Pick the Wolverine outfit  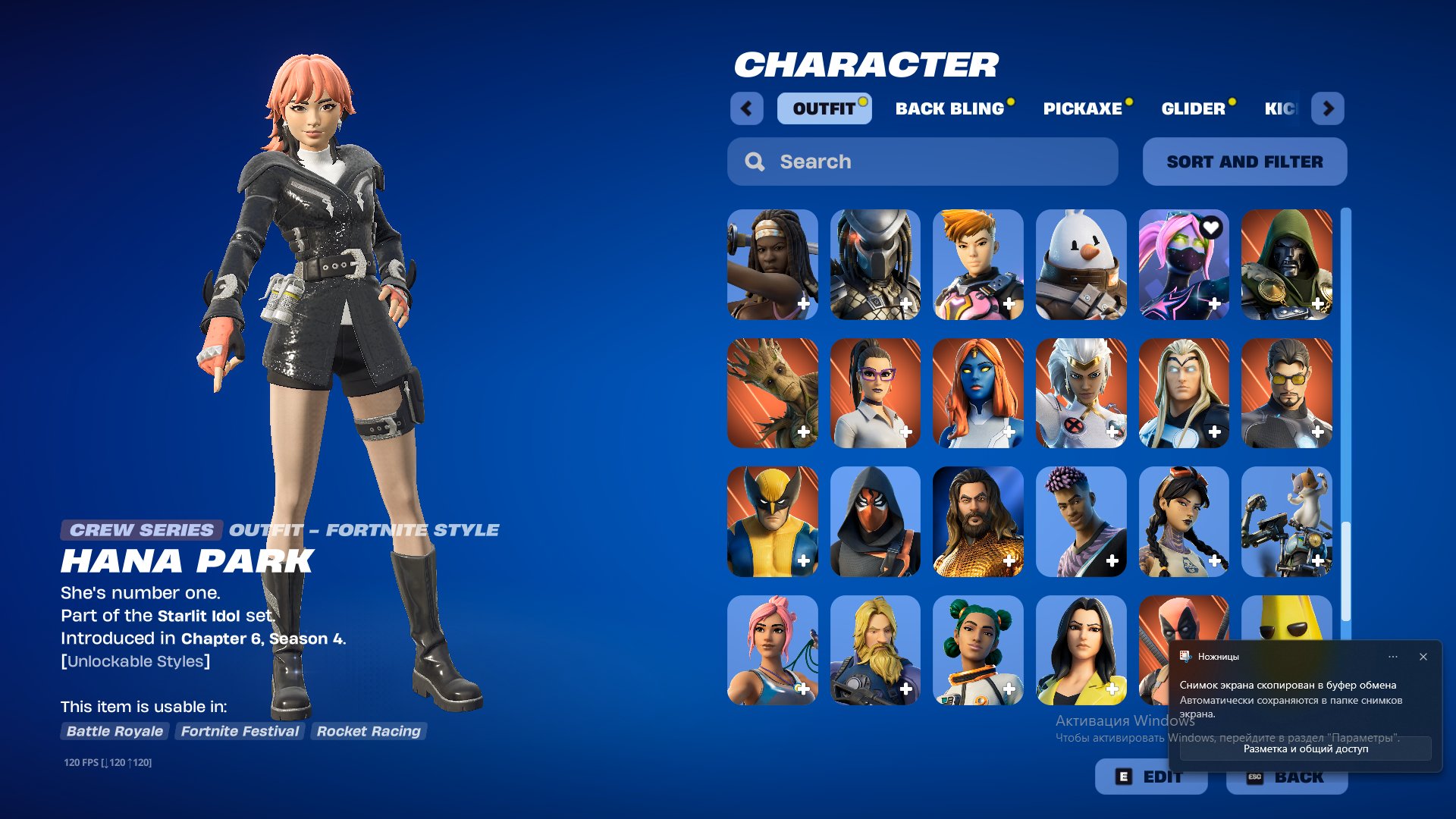(771, 522)
